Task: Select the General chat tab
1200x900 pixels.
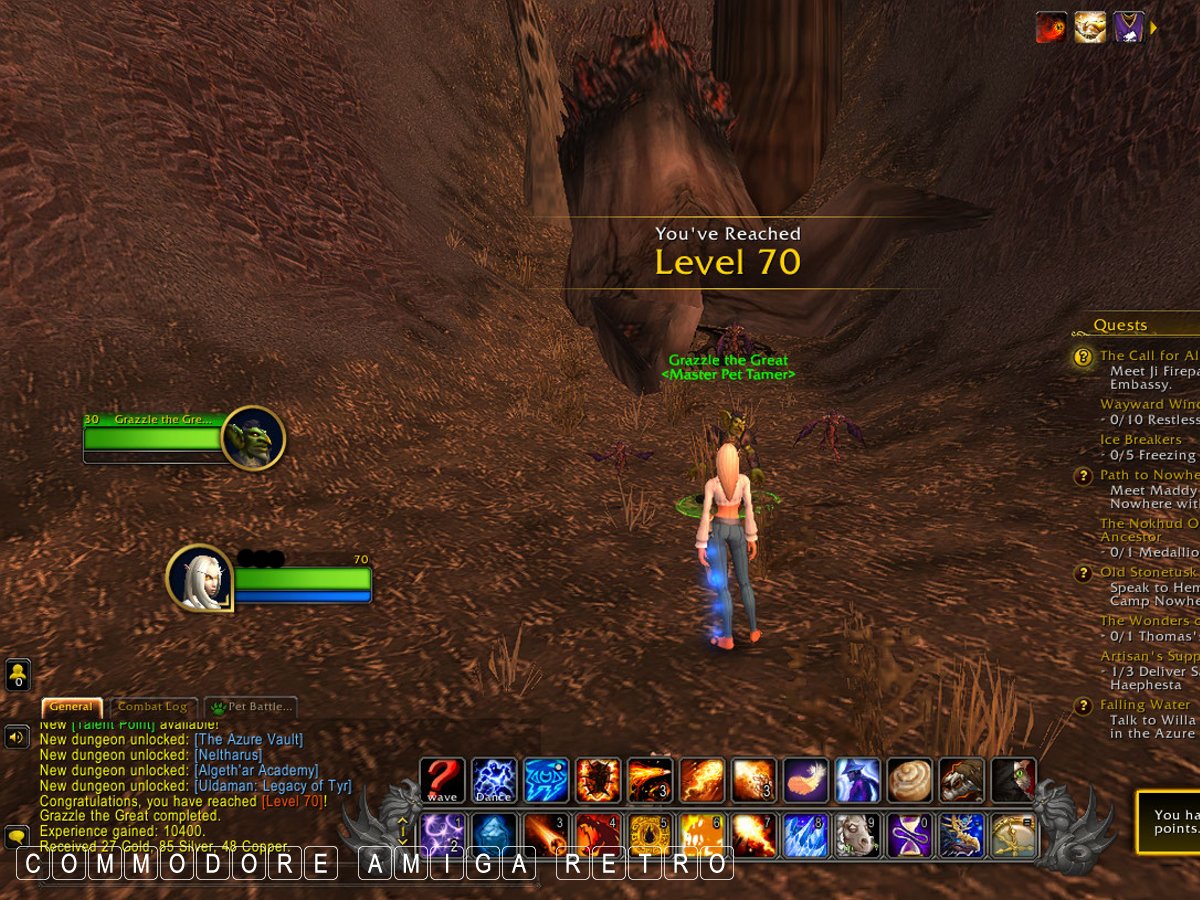Action: [72, 707]
